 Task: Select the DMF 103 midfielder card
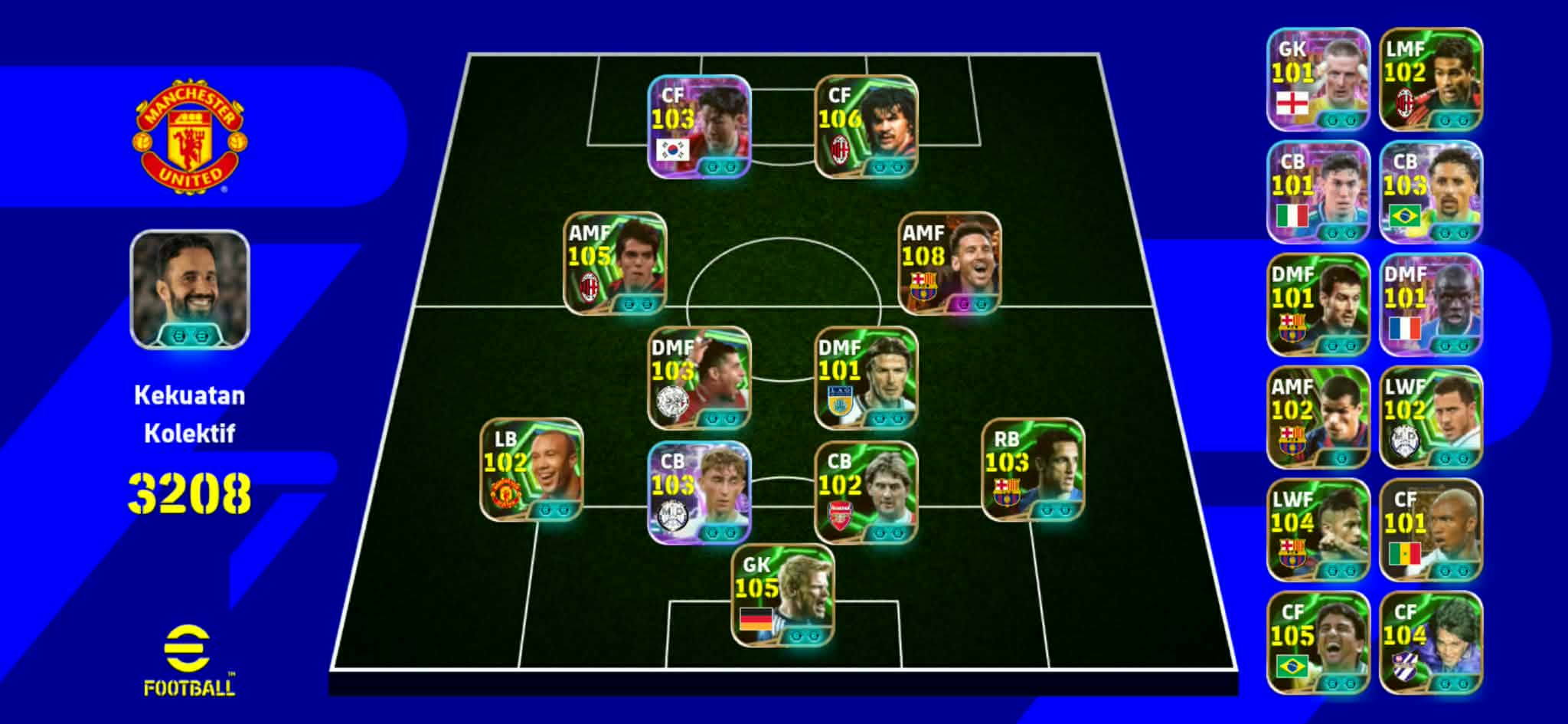pyautogui.click(x=699, y=378)
